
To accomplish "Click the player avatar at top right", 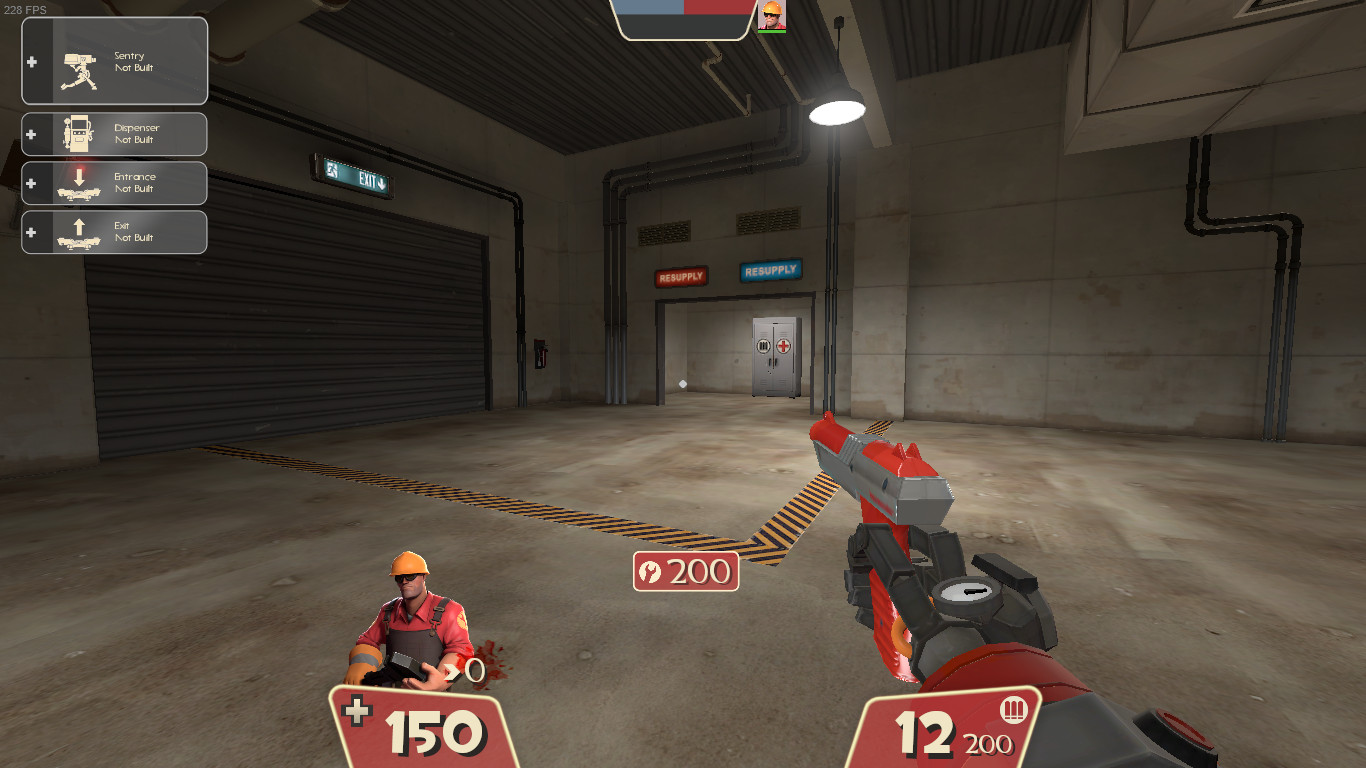I will 774,17.
